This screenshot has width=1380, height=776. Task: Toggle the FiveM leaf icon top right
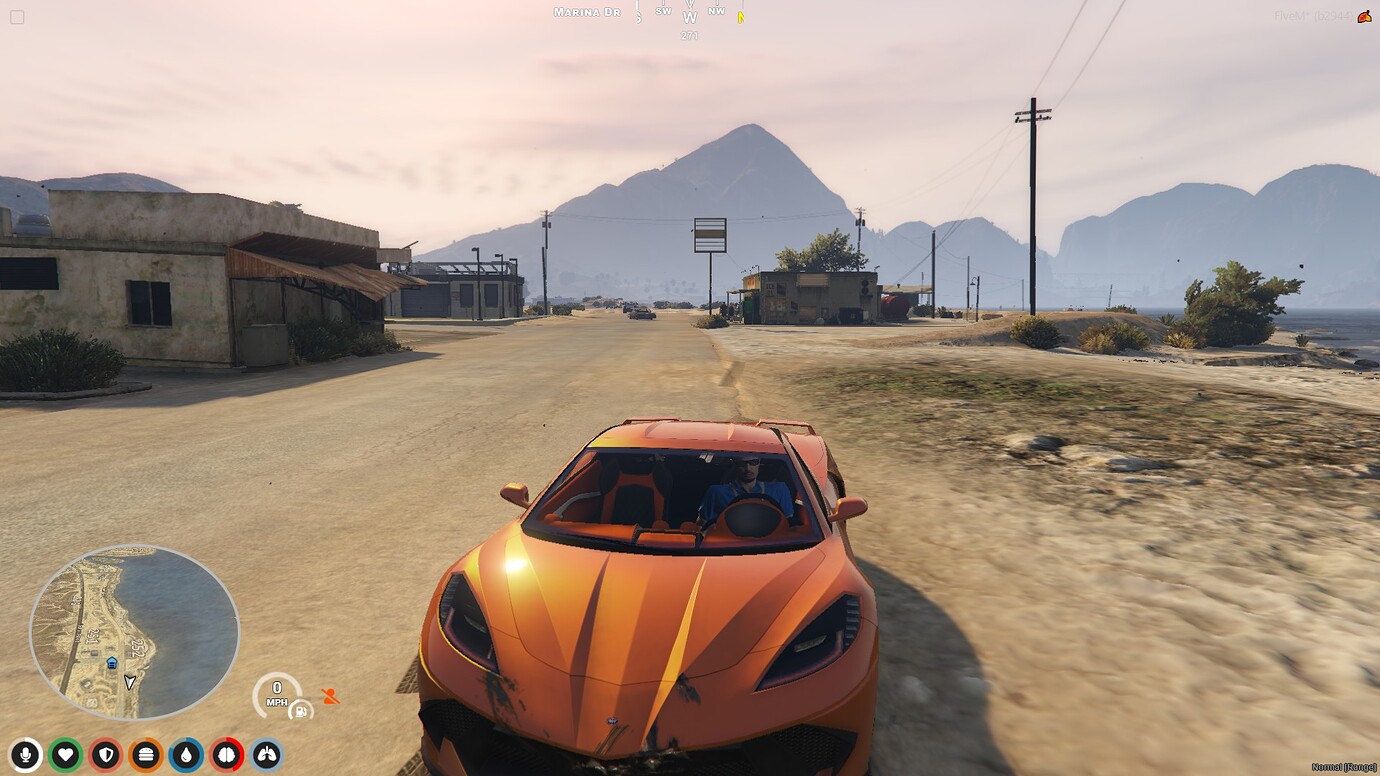pyautogui.click(x=1362, y=16)
